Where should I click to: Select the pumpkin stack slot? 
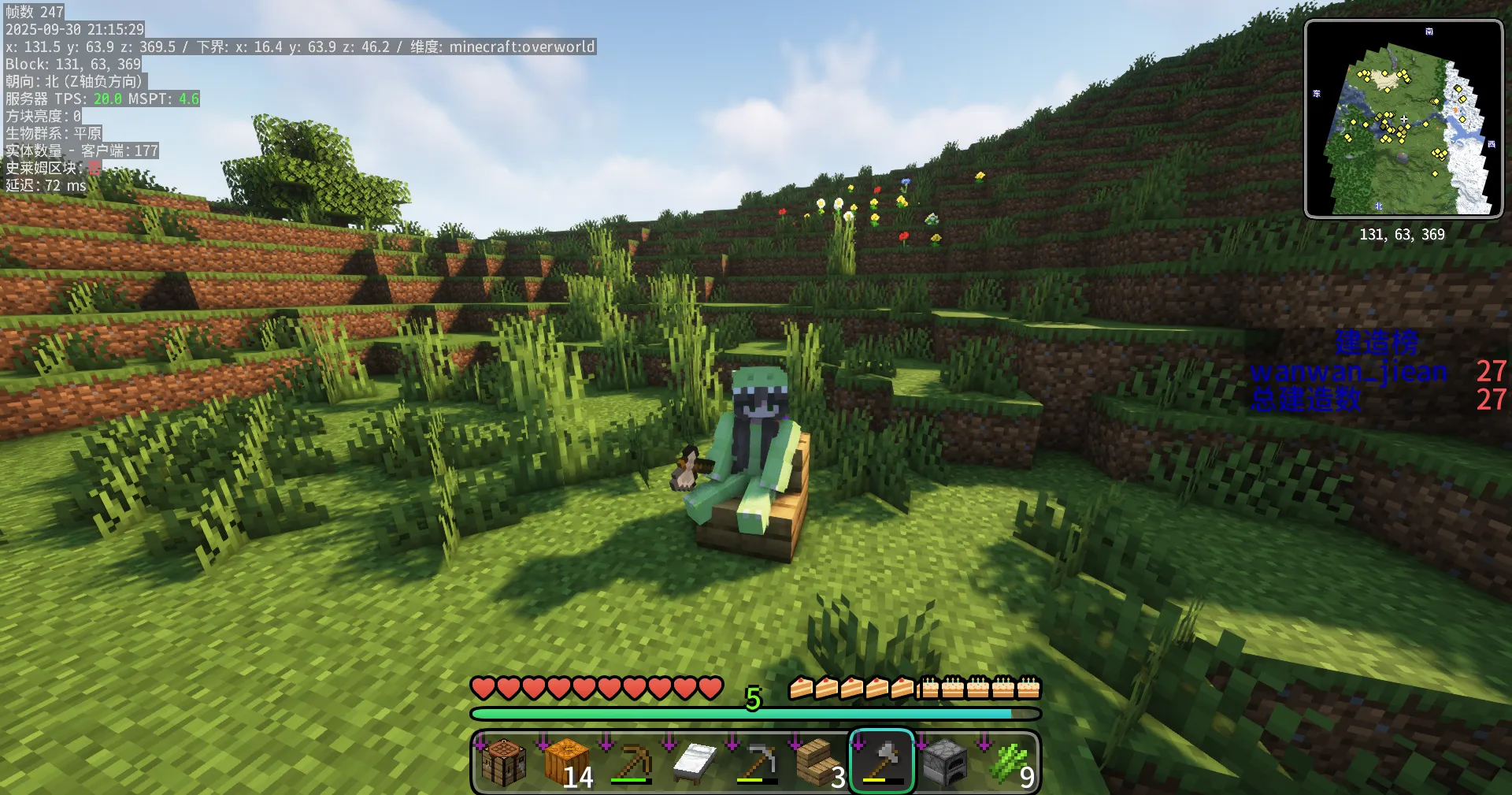567,762
